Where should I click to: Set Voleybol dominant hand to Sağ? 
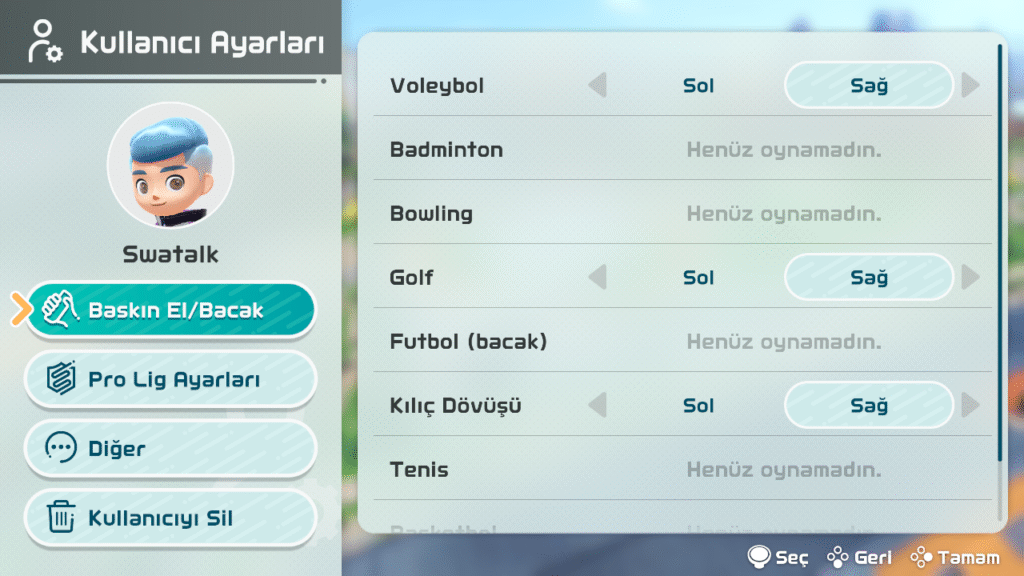tap(869, 86)
